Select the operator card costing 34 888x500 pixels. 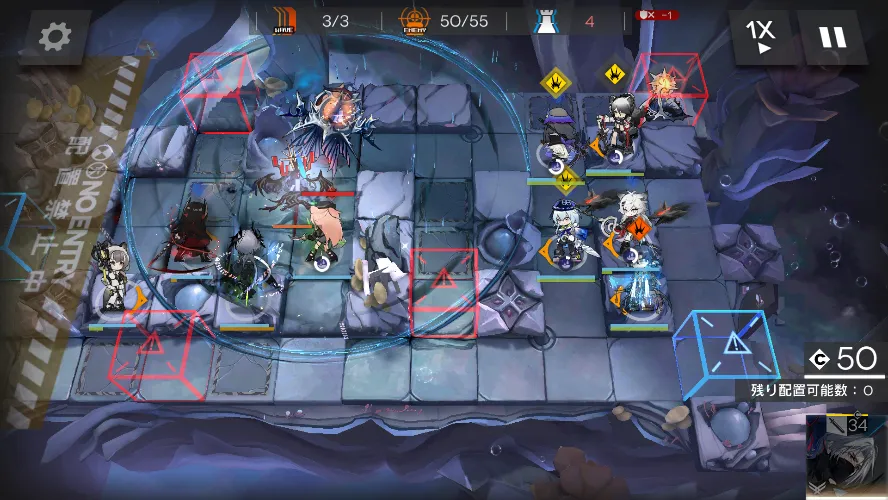[x=846, y=456]
